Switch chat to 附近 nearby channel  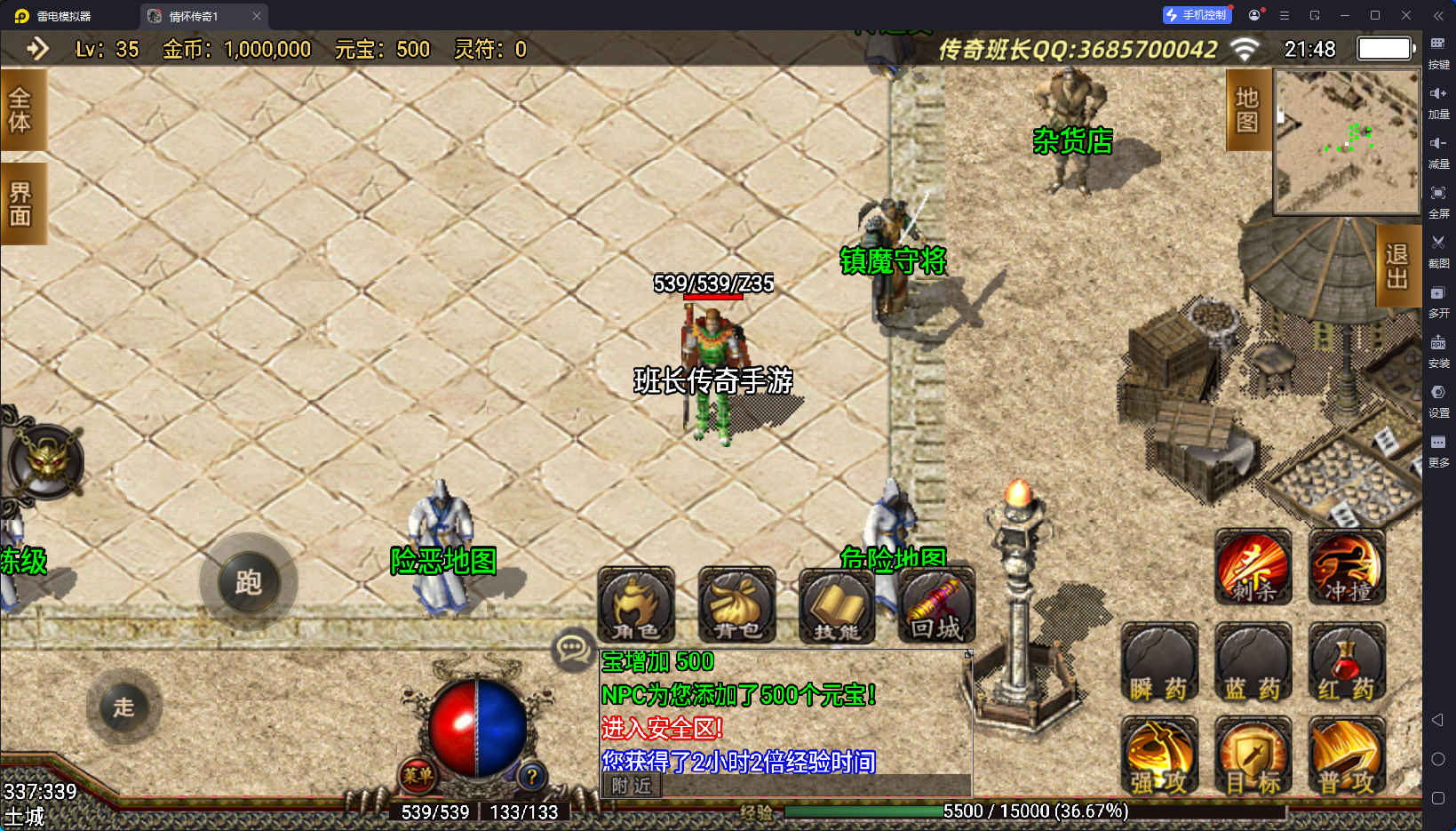tap(632, 786)
